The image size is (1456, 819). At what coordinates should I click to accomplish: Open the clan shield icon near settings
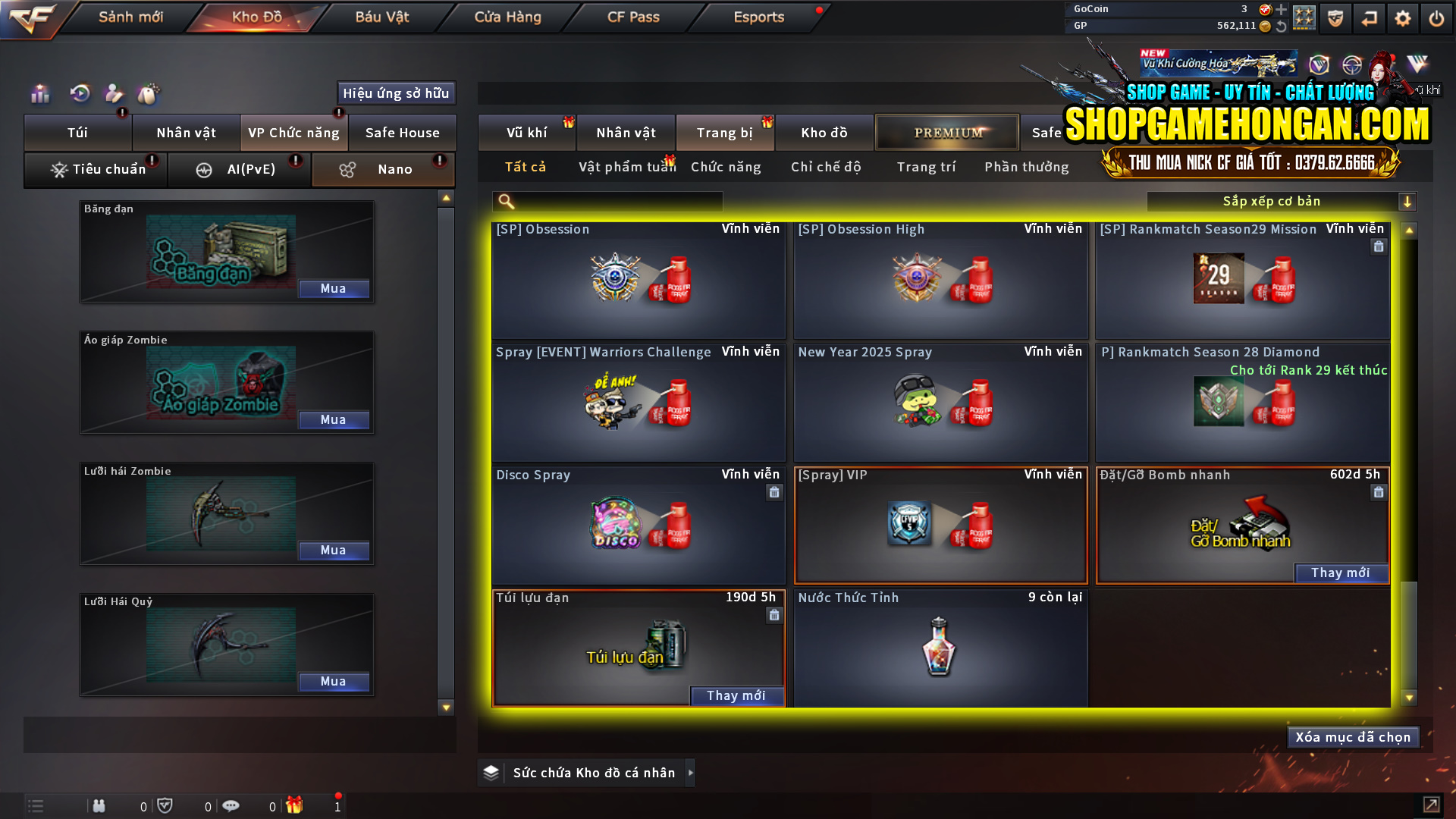(x=1335, y=17)
